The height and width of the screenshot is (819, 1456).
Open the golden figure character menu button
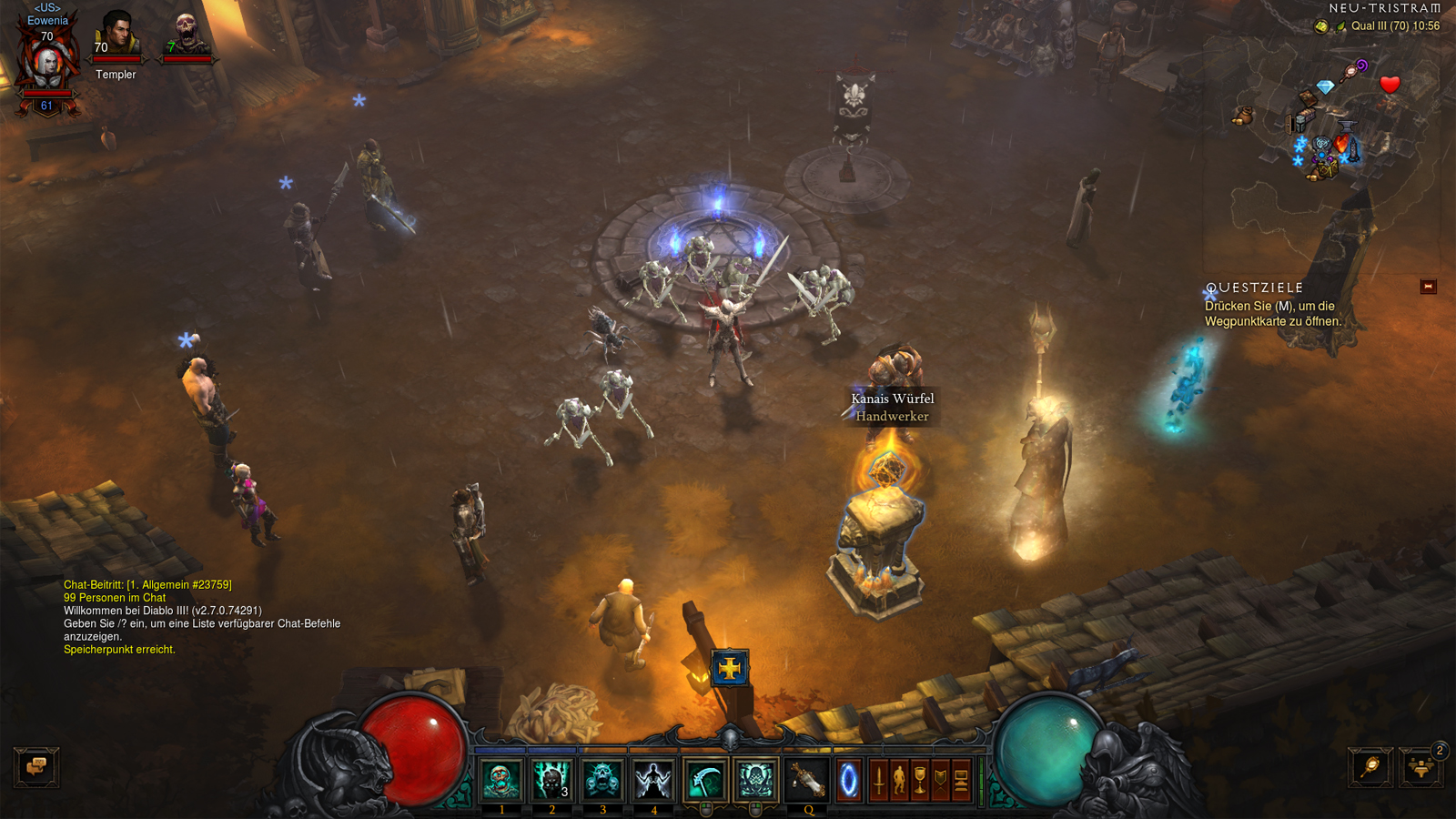coord(900,781)
